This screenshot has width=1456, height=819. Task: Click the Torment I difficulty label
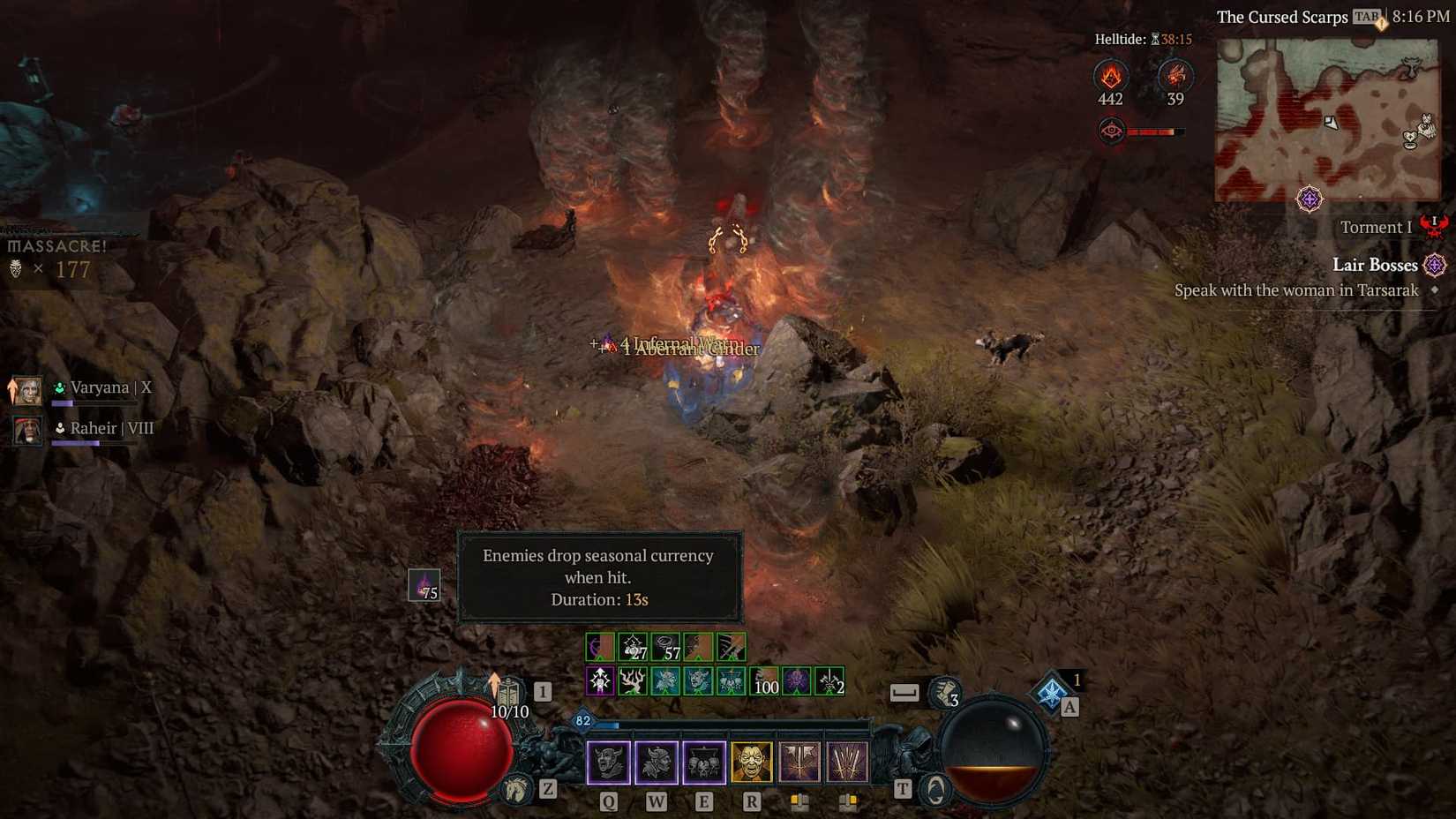click(1375, 227)
